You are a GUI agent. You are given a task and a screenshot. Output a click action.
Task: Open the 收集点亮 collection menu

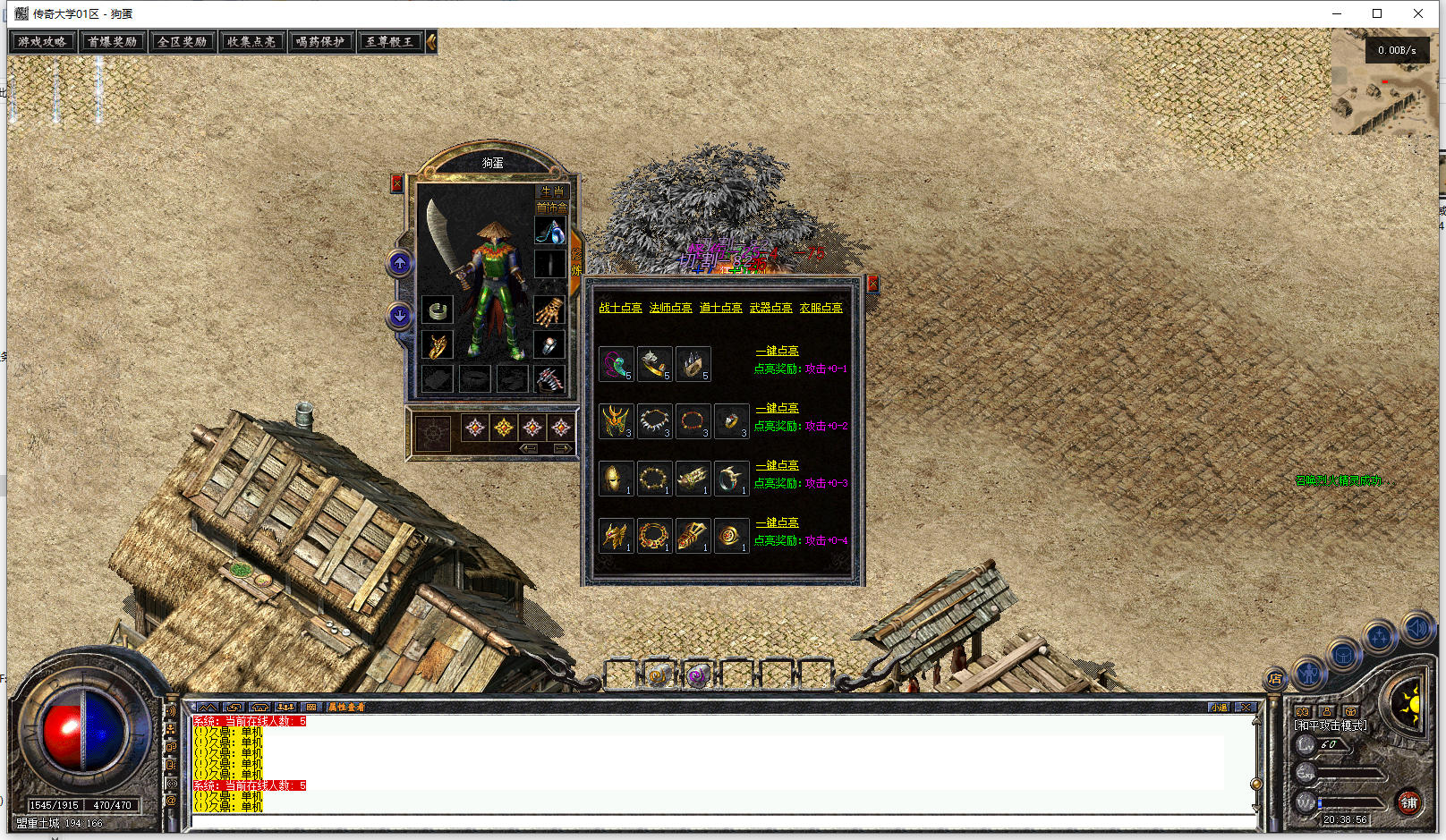coord(251,42)
